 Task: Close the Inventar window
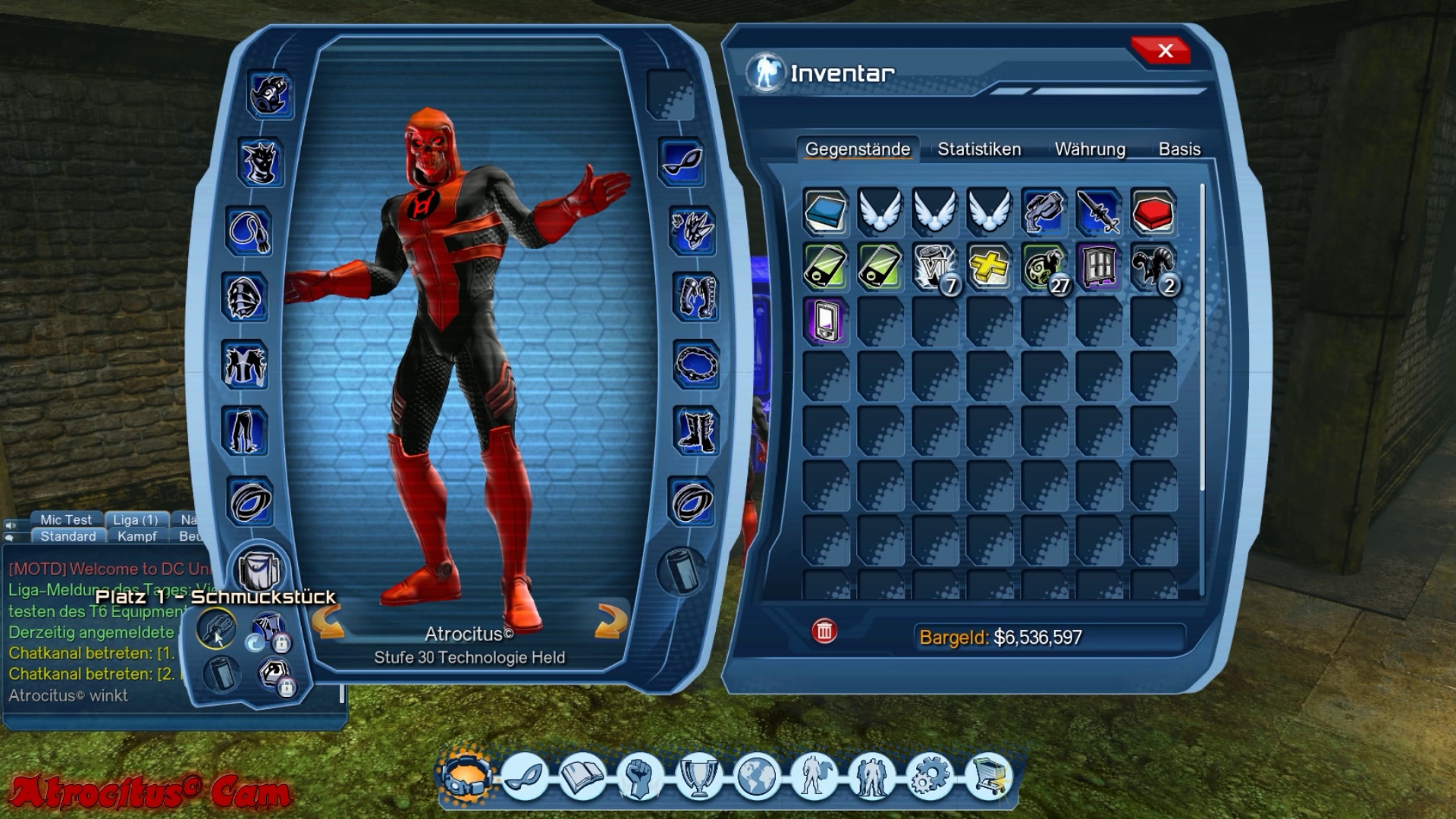click(1164, 52)
